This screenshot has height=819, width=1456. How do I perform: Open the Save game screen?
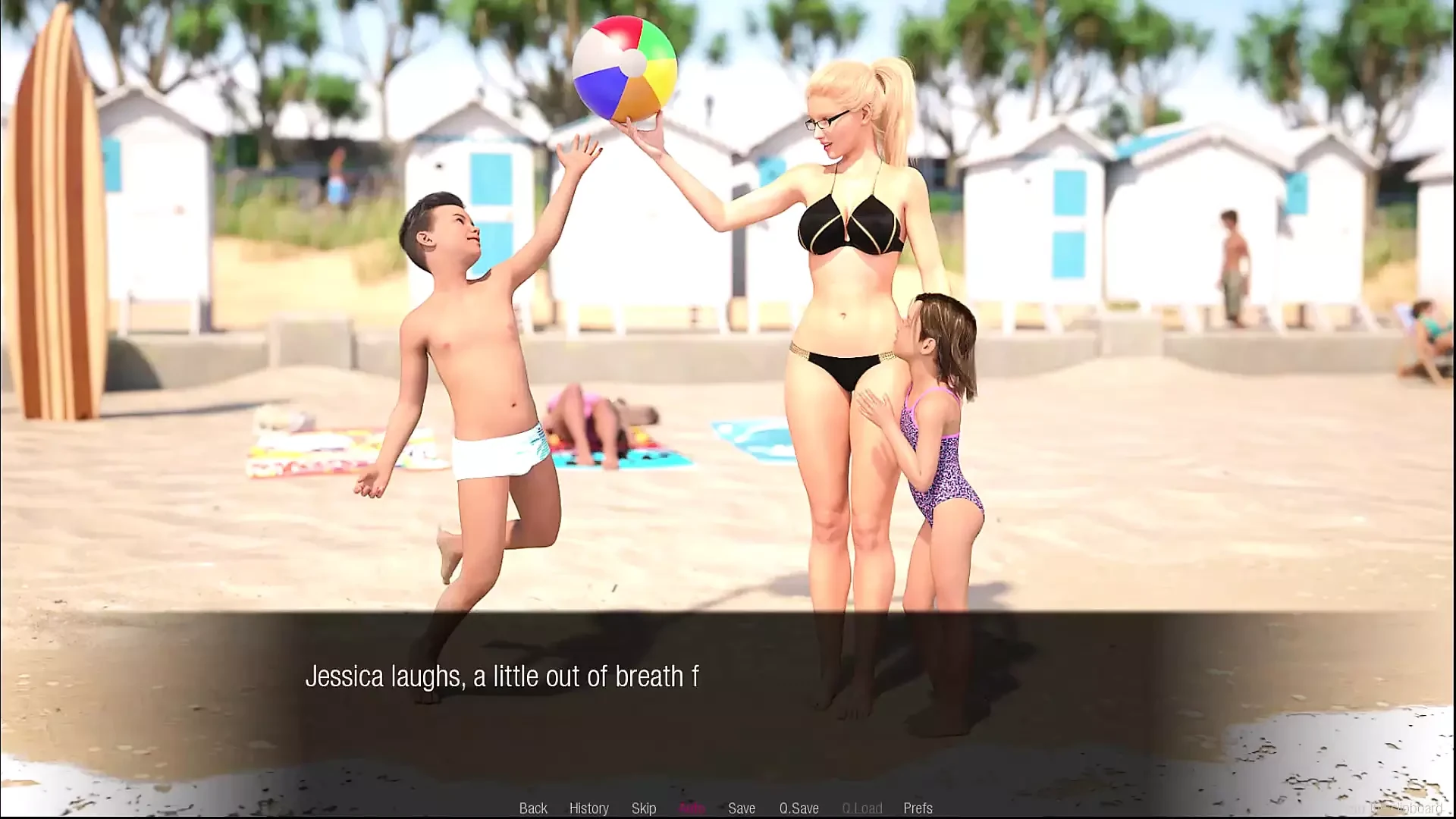point(742,808)
